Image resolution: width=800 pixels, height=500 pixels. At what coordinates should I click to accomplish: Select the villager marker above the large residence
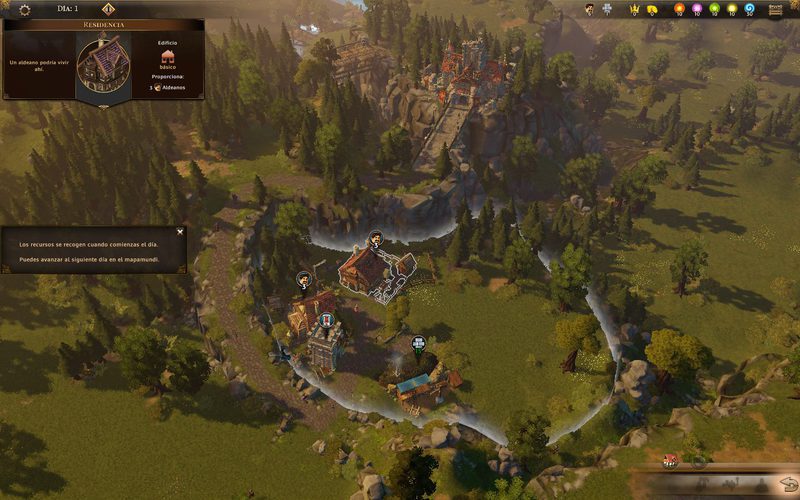click(x=375, y=238)
